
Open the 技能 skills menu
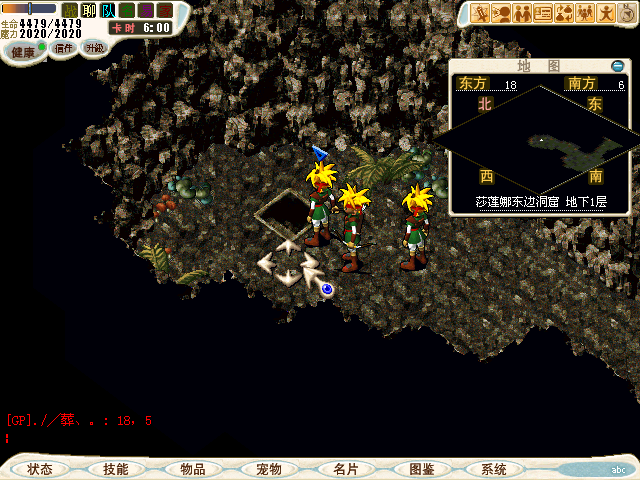[115, 469]
